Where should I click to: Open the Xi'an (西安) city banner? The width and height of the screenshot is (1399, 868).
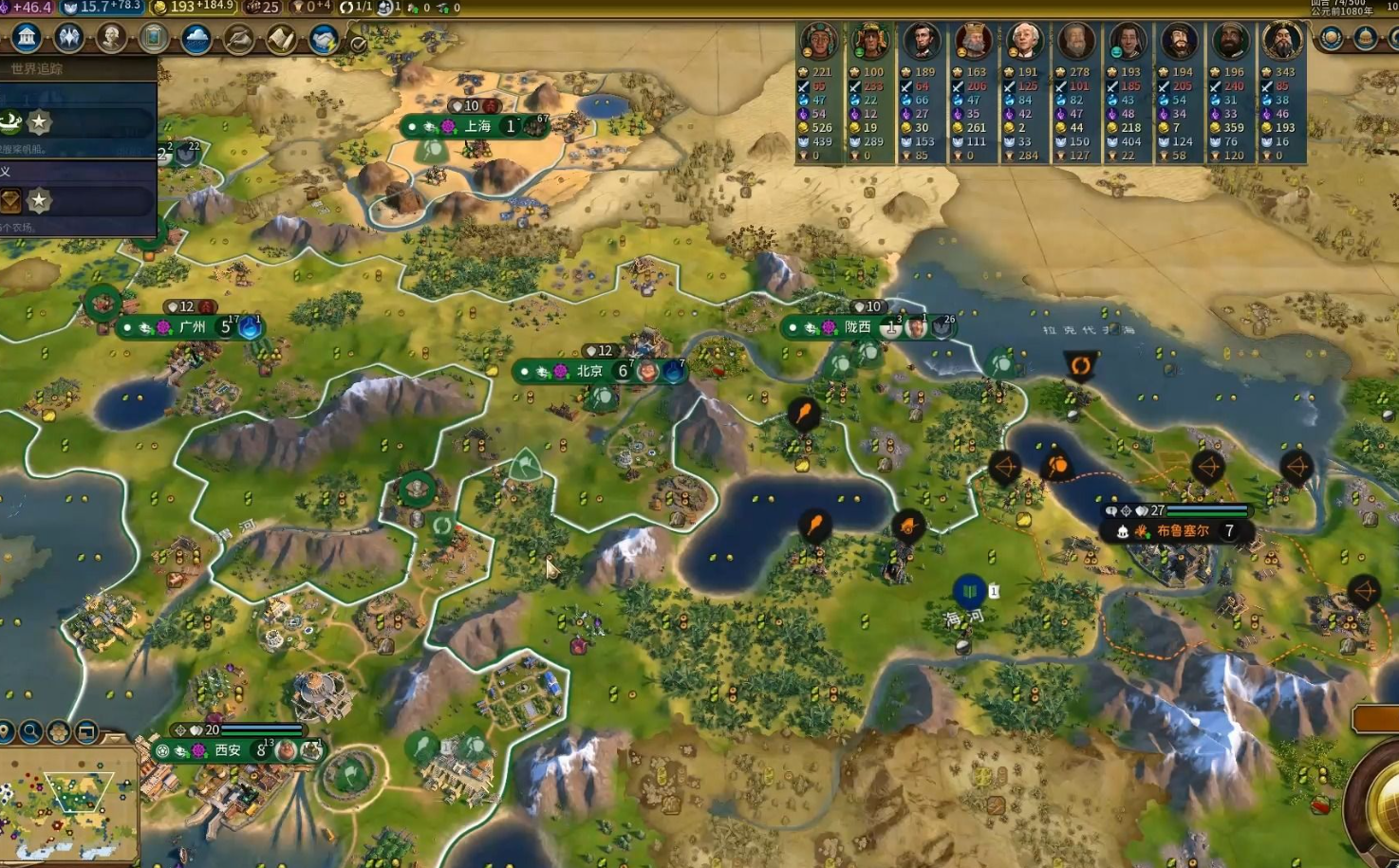coord(228,750)
